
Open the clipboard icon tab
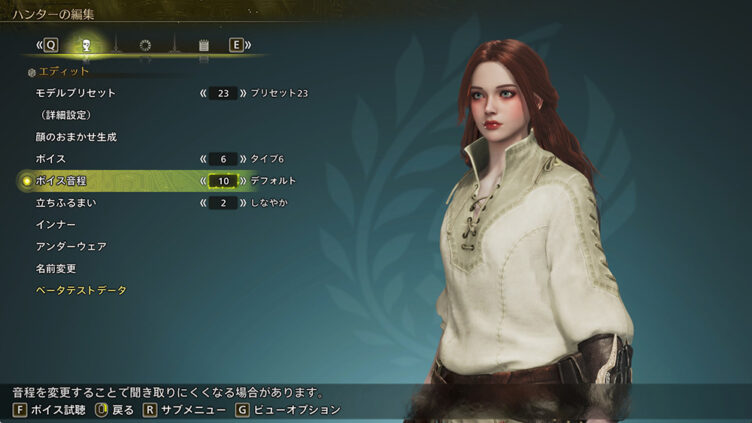pyautogui.click(x=203, y=45)
